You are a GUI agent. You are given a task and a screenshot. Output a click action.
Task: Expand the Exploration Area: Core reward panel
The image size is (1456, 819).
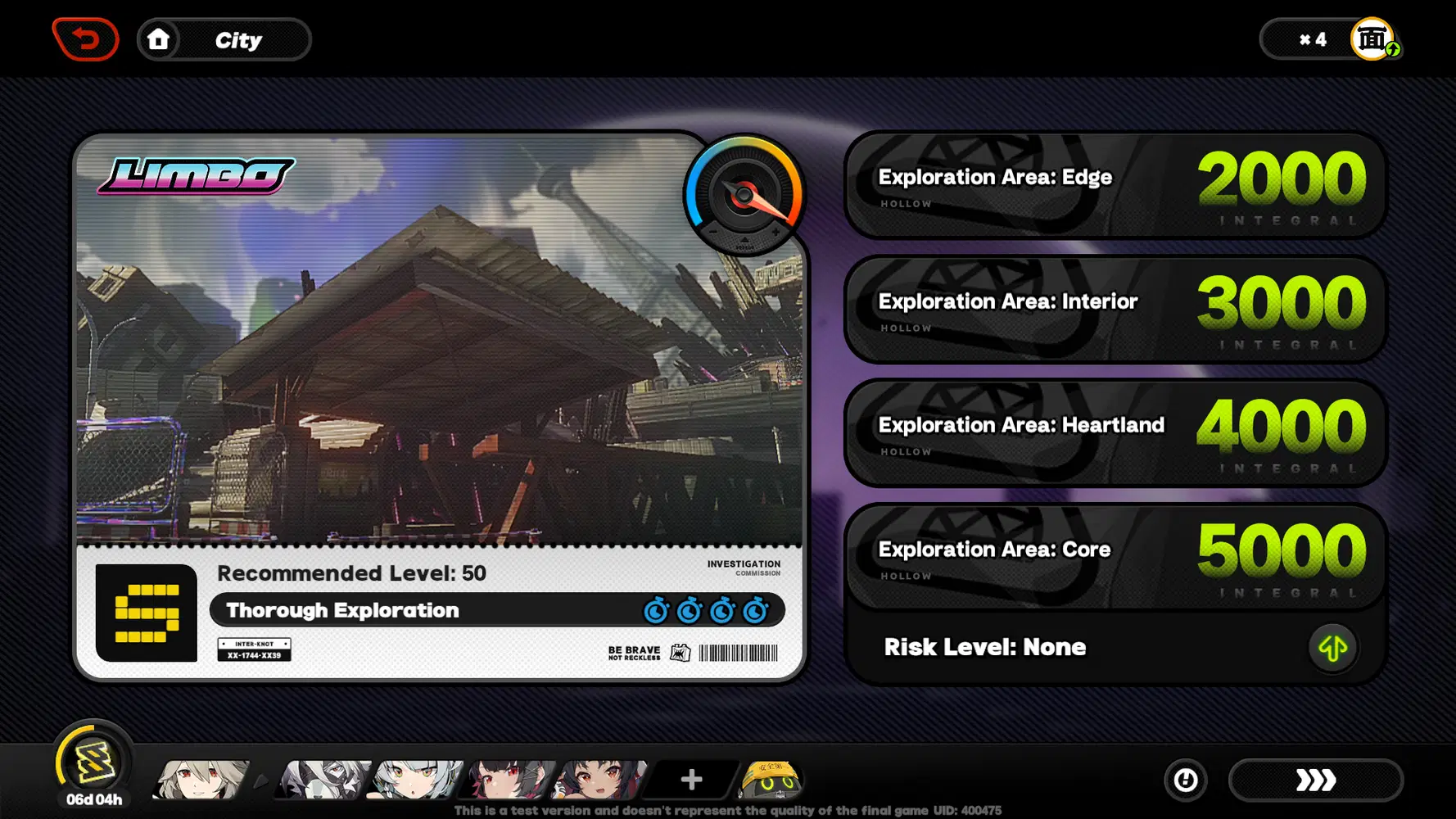coord(1114,555)
